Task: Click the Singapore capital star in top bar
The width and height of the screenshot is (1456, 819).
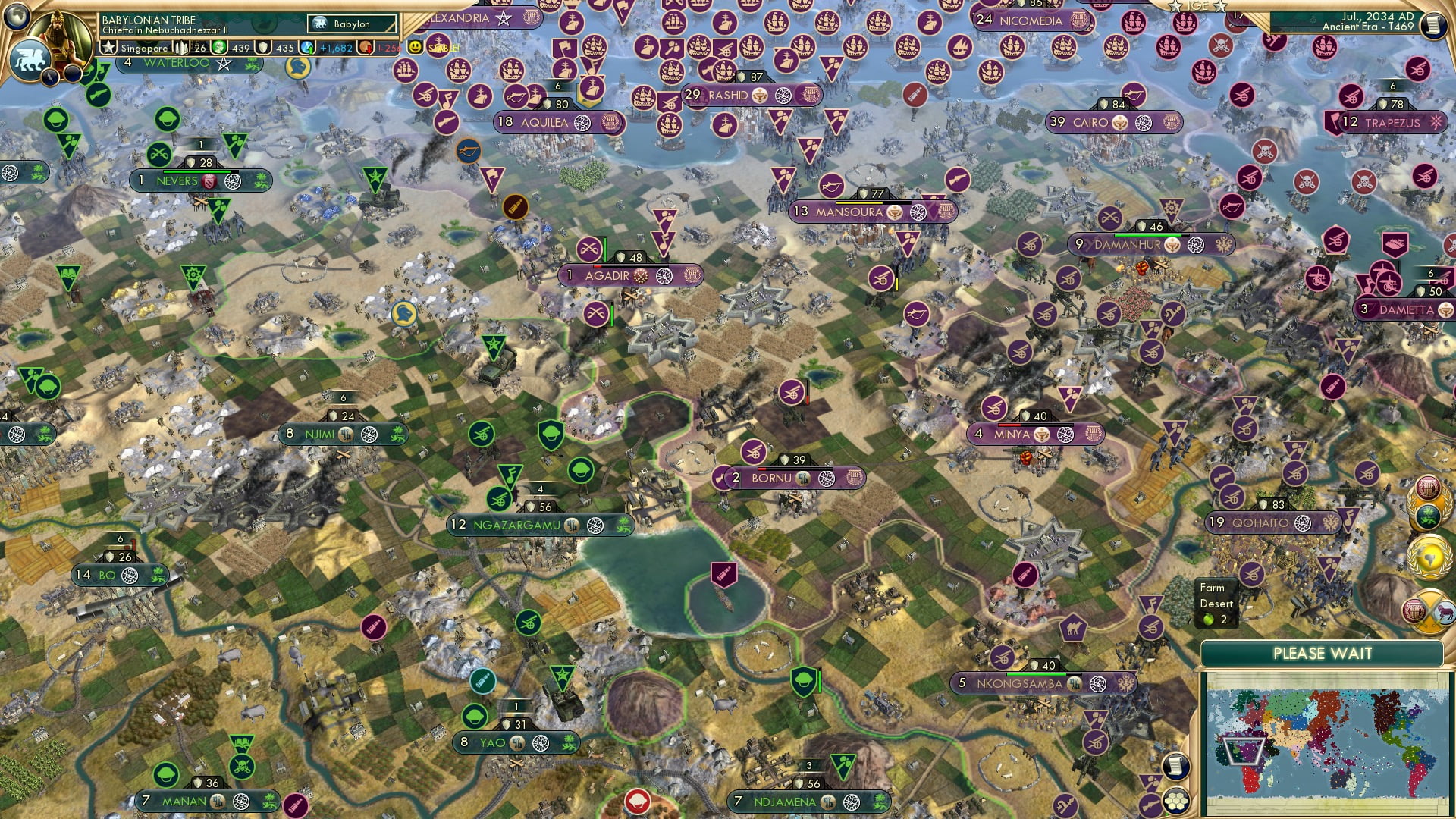Action: click(x=108, y=48)
